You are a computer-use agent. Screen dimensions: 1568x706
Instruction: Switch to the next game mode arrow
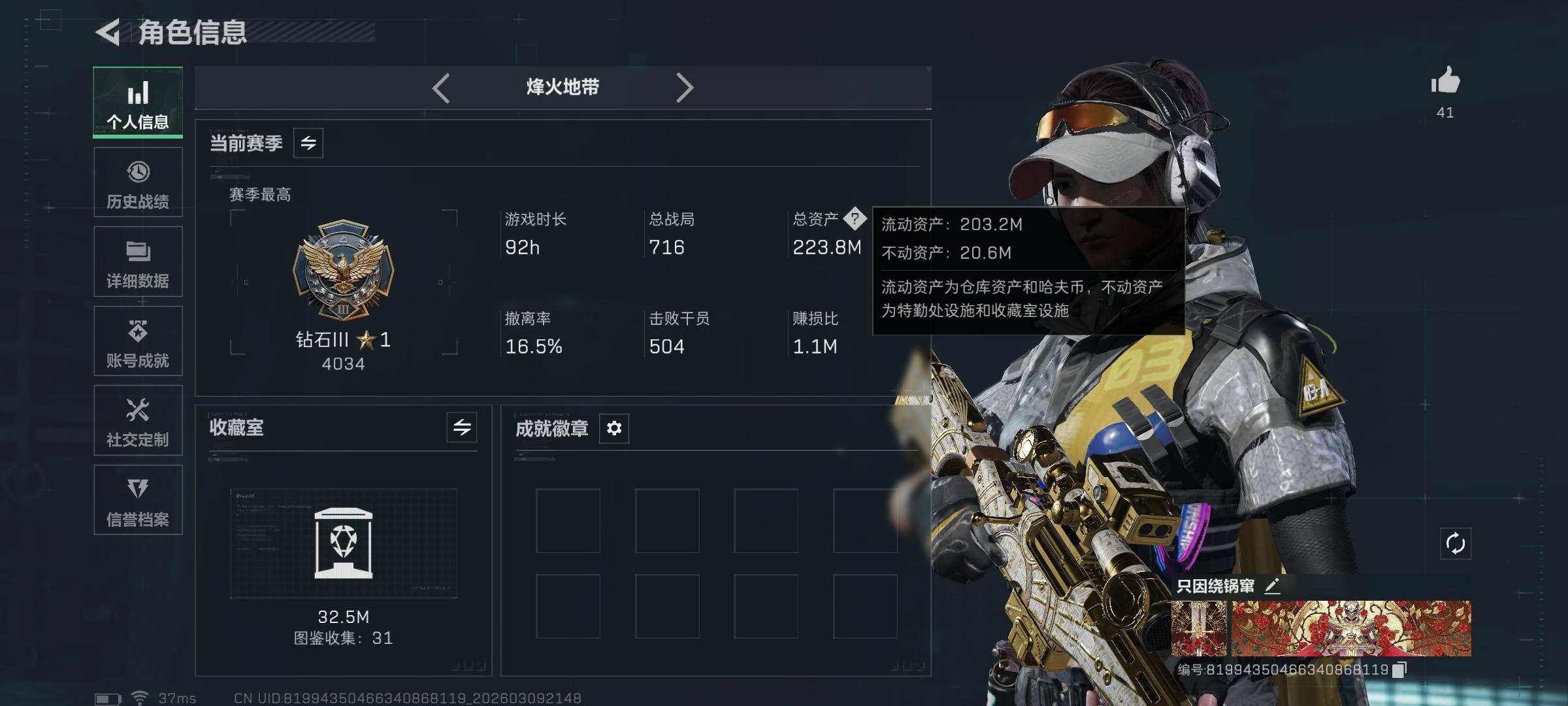[x=684, y=88]
